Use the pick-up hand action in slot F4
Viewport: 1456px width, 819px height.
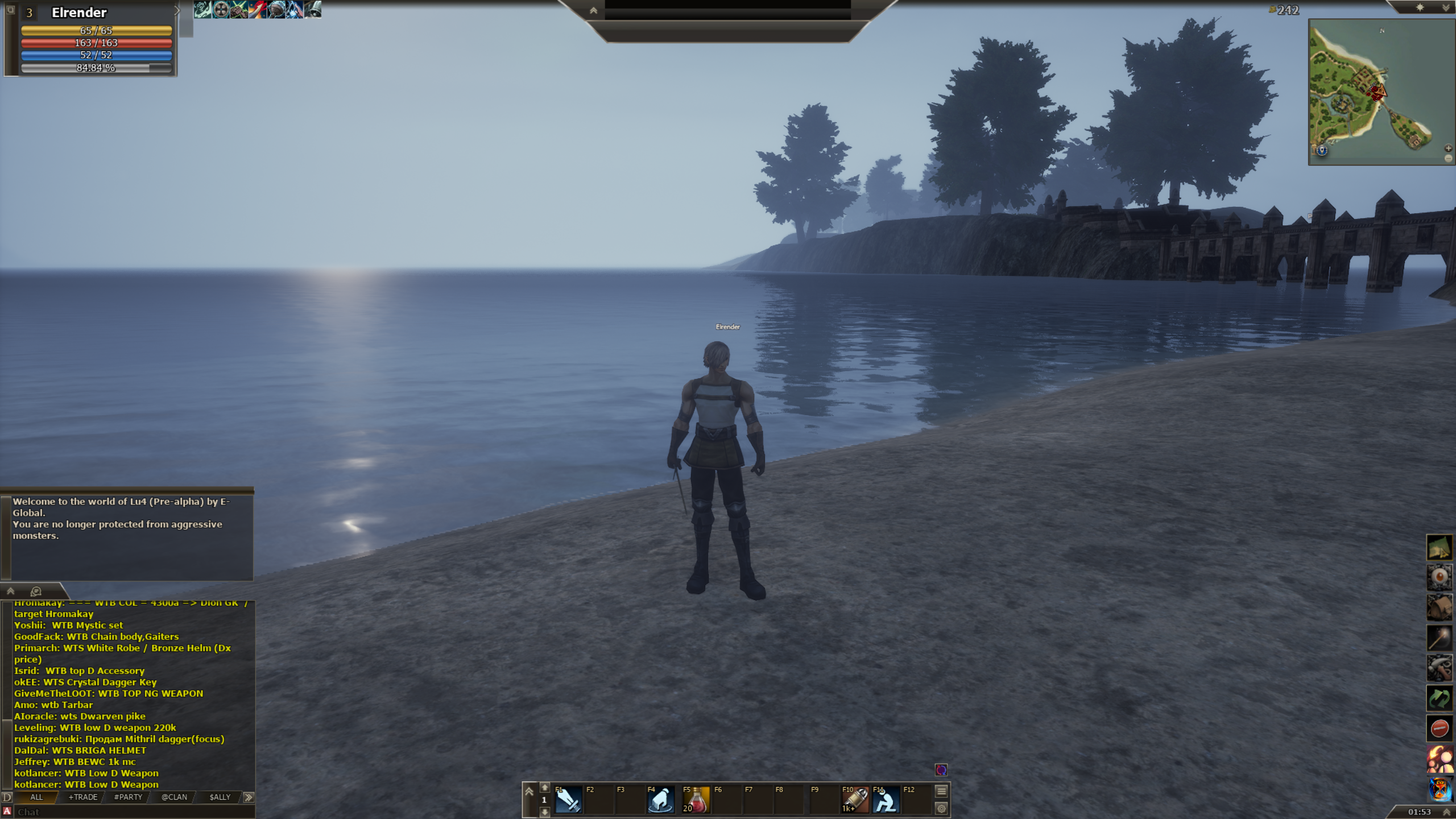660,800
